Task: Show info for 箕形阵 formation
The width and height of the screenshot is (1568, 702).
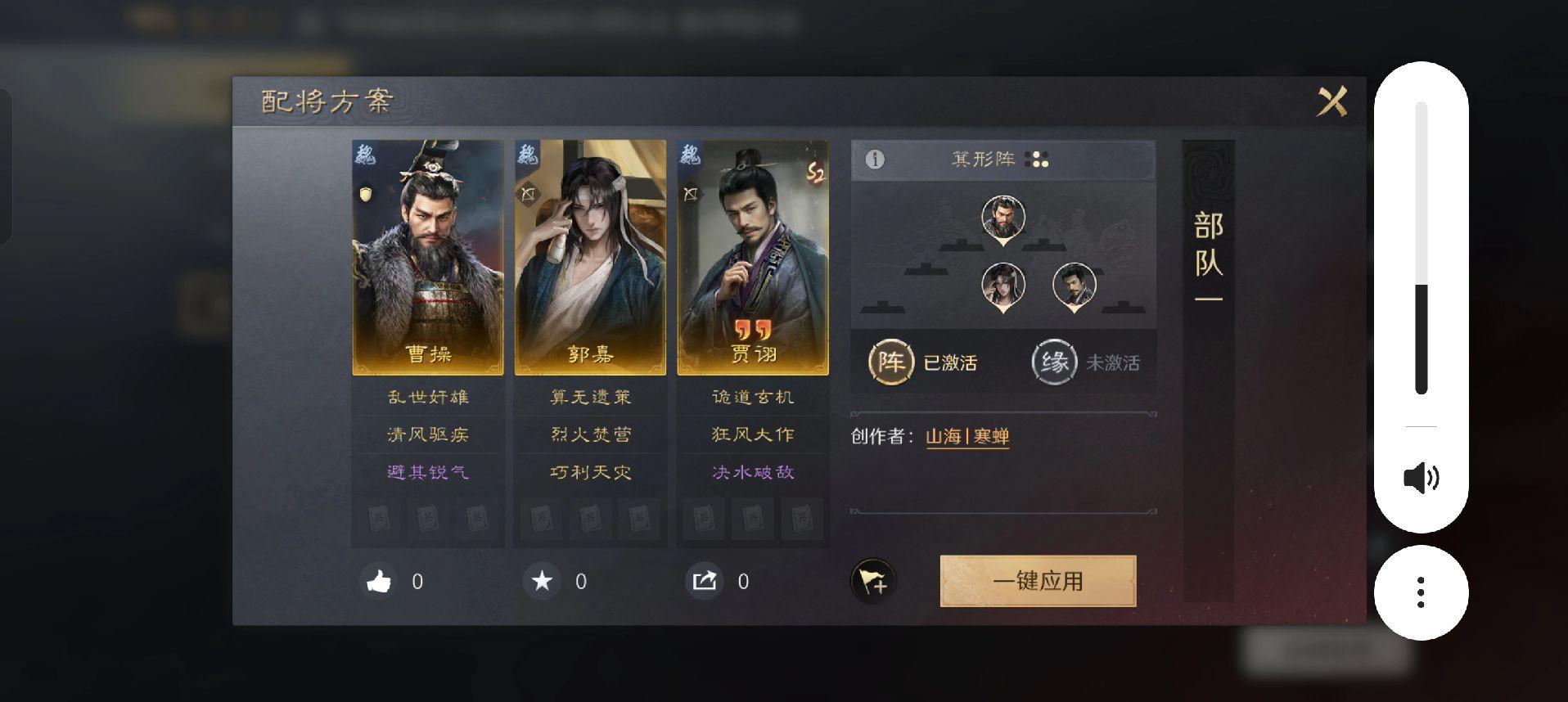Action: coord(875,160)
